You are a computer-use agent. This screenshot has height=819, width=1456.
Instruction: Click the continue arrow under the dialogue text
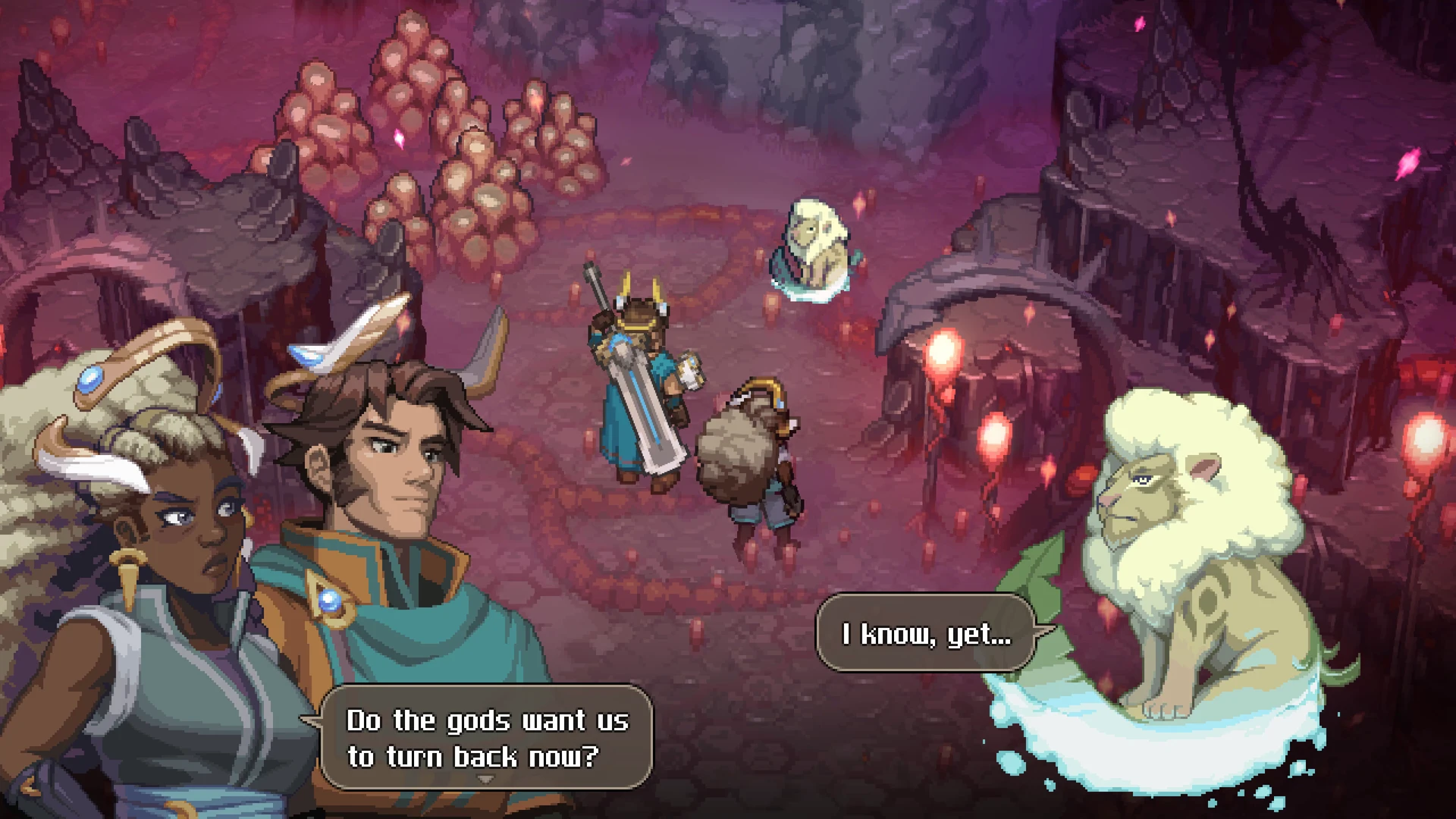pos(486,779)
